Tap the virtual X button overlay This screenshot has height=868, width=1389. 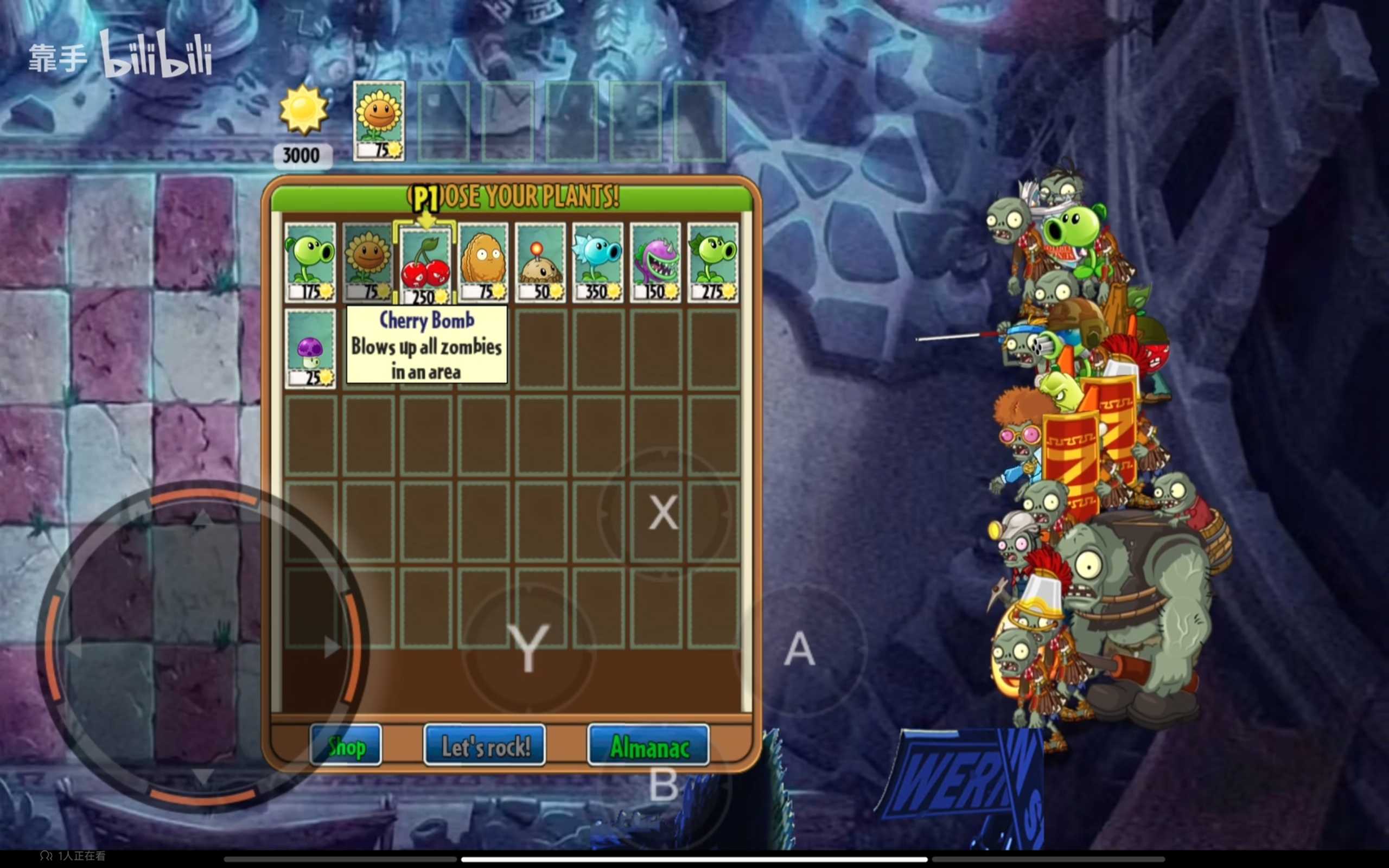663,512
